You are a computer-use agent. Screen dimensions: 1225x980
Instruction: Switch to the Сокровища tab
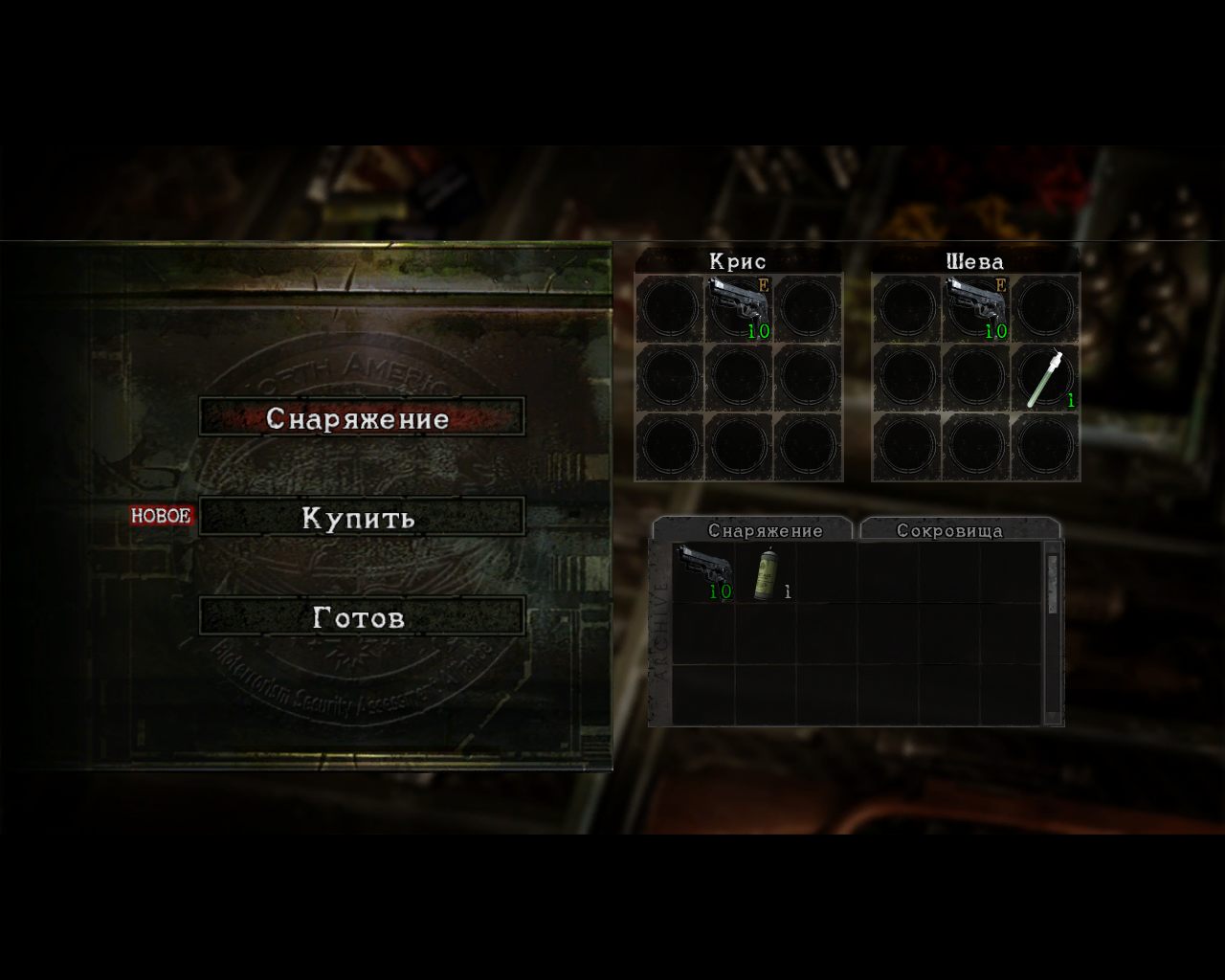[x=959, y=530]
